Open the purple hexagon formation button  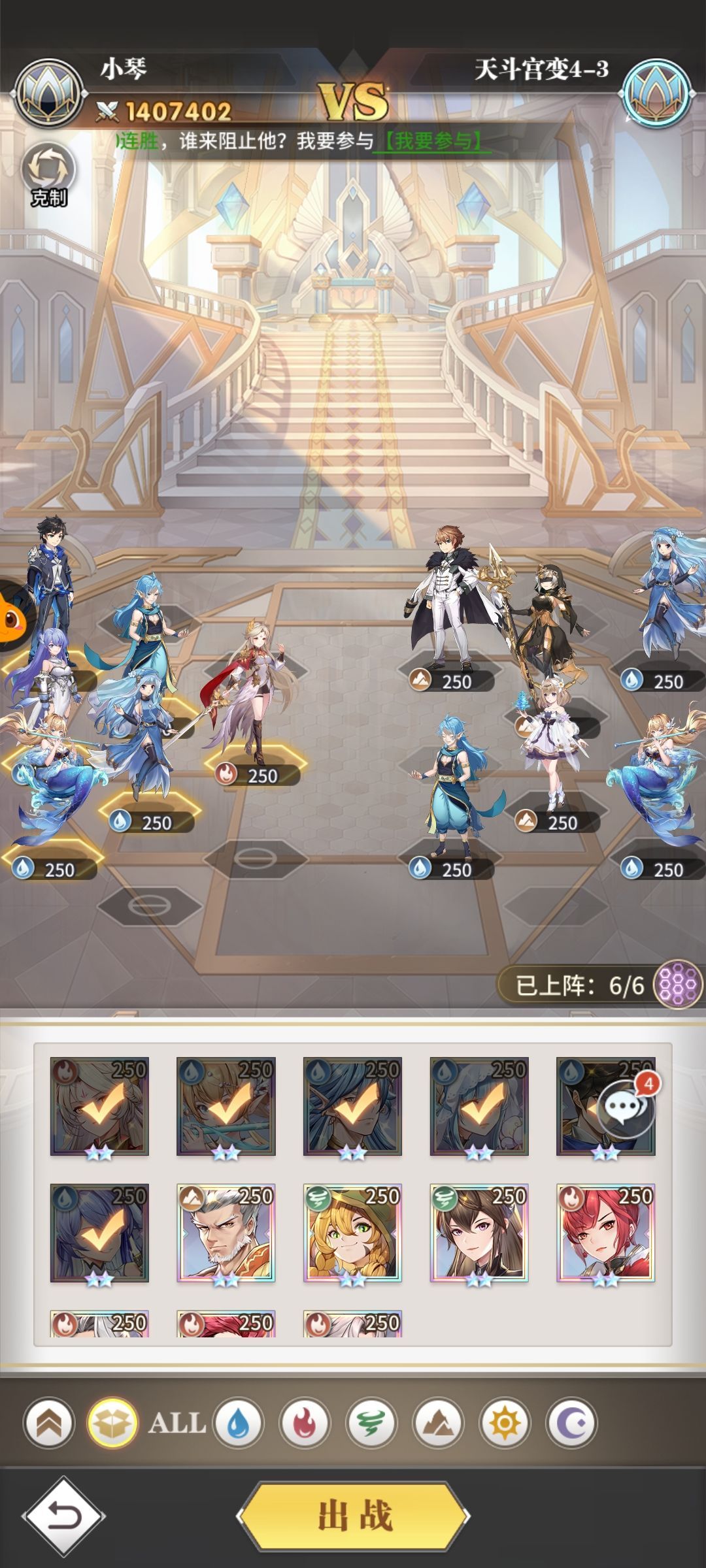coord(678,984)
